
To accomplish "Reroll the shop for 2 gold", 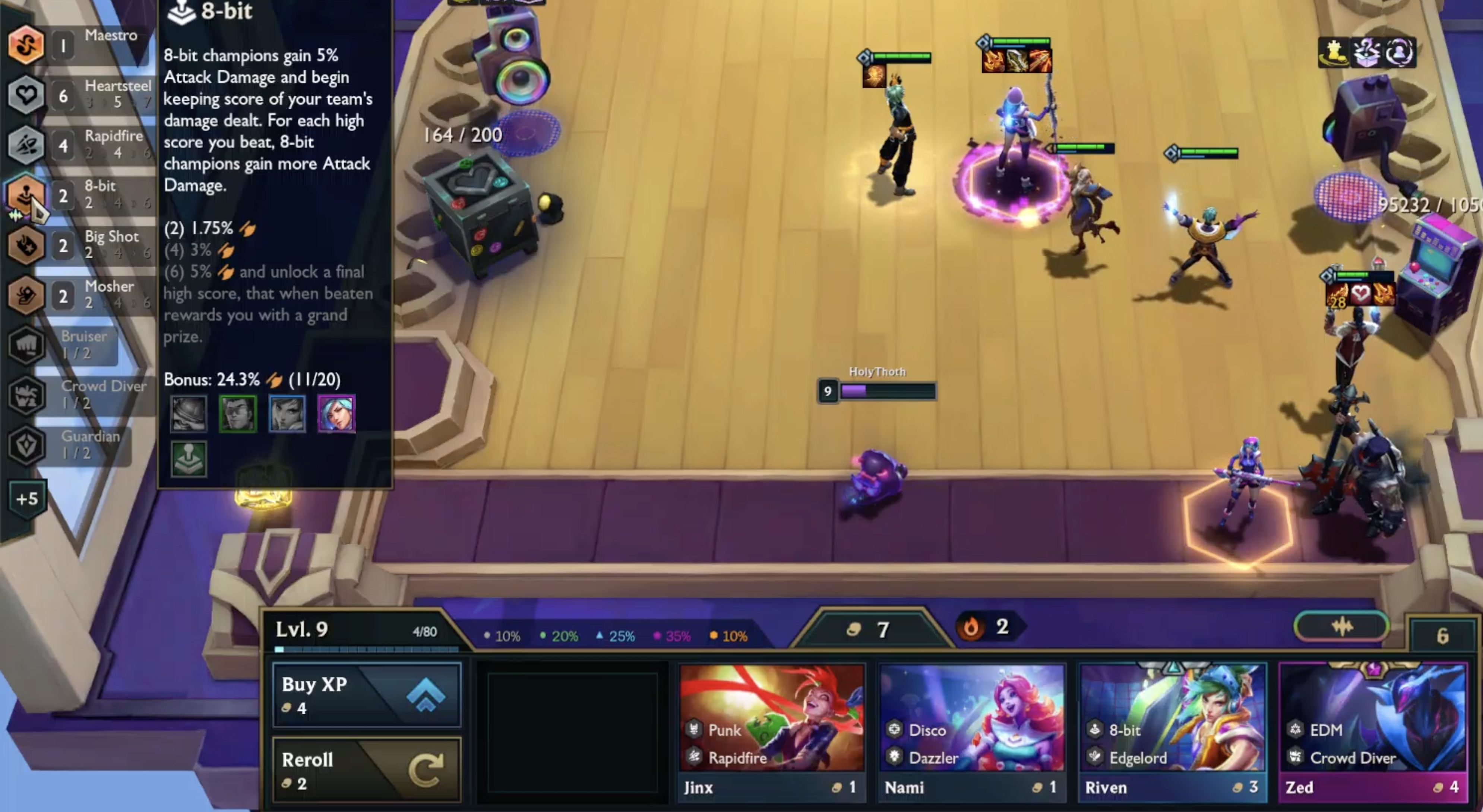I will click(x=367, y=768).
